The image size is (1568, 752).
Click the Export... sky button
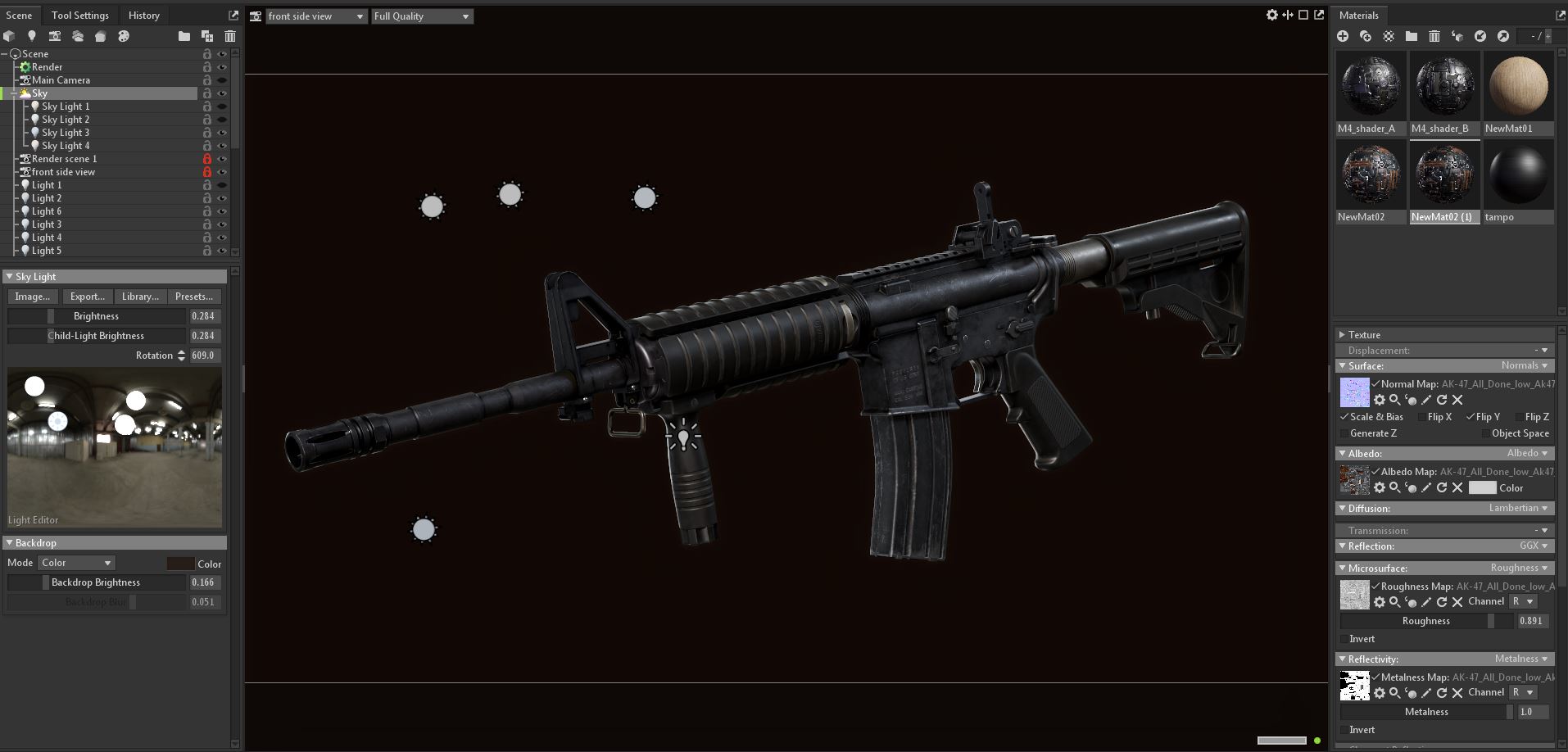[87, 297]
